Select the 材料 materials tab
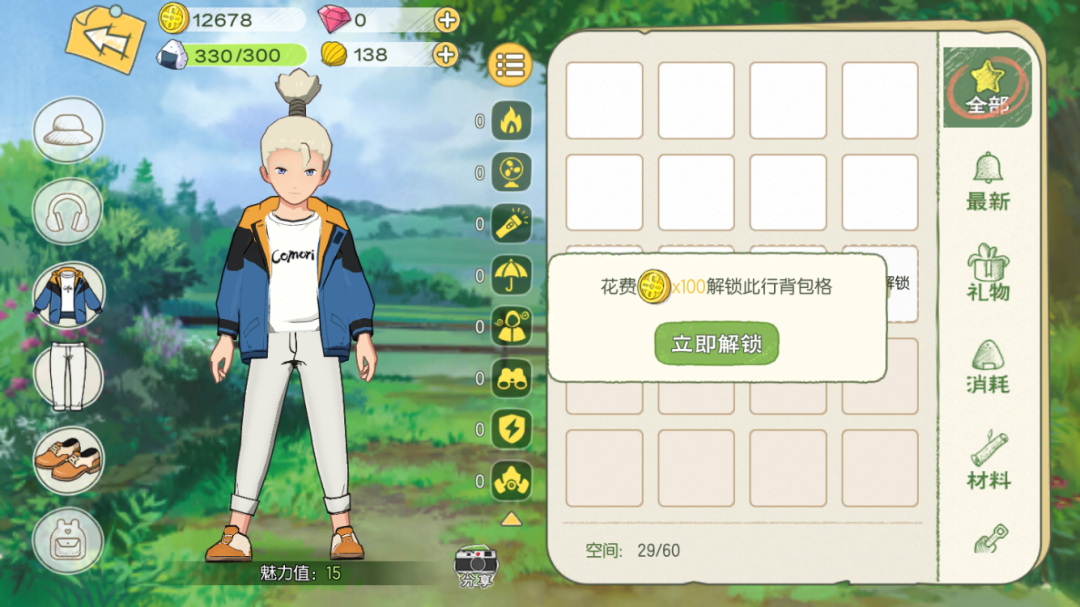The image size is (1080, 607). pos(987,461)
